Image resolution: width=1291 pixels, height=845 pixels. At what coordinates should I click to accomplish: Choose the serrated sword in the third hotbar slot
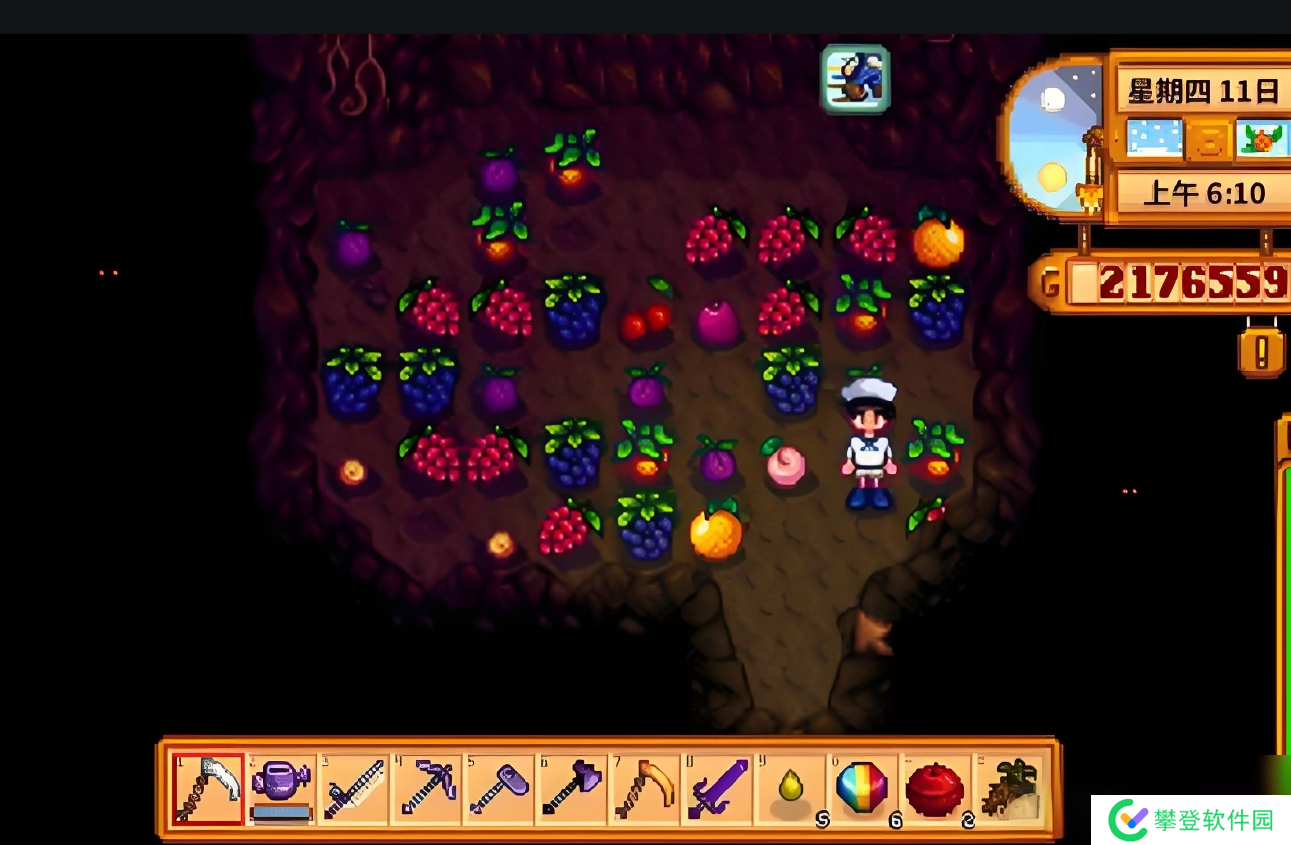[354, 788]
